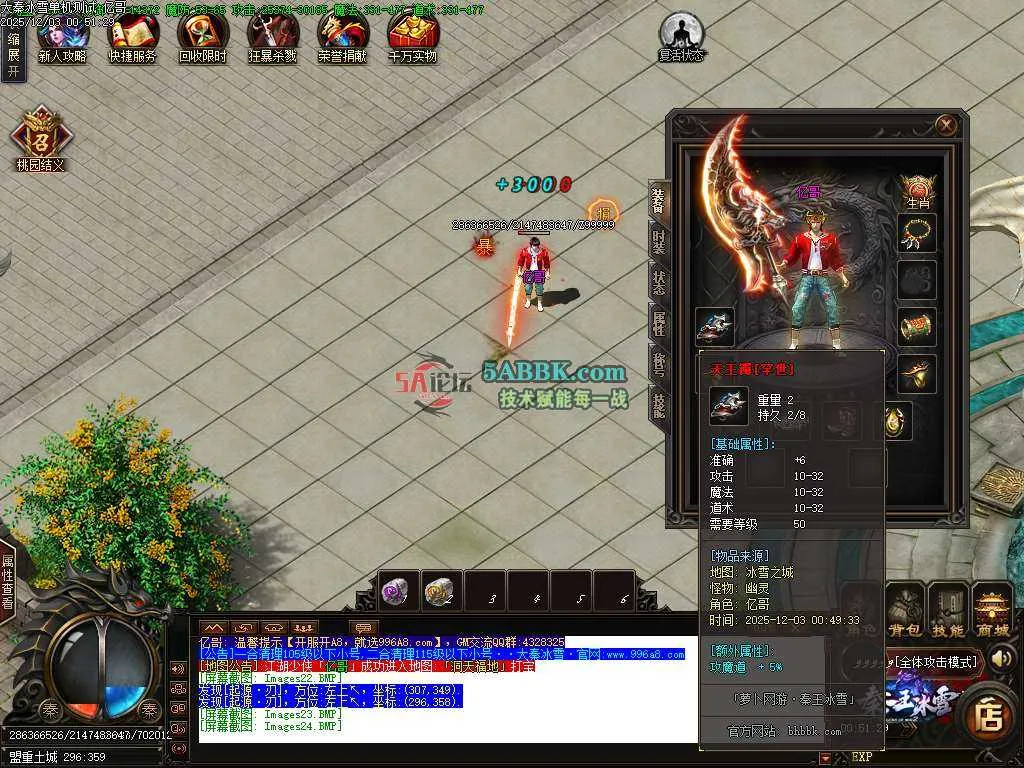Switch to the 状态 status tab
The height and width of the screenshot is (768, 1024).
(658, 281)
